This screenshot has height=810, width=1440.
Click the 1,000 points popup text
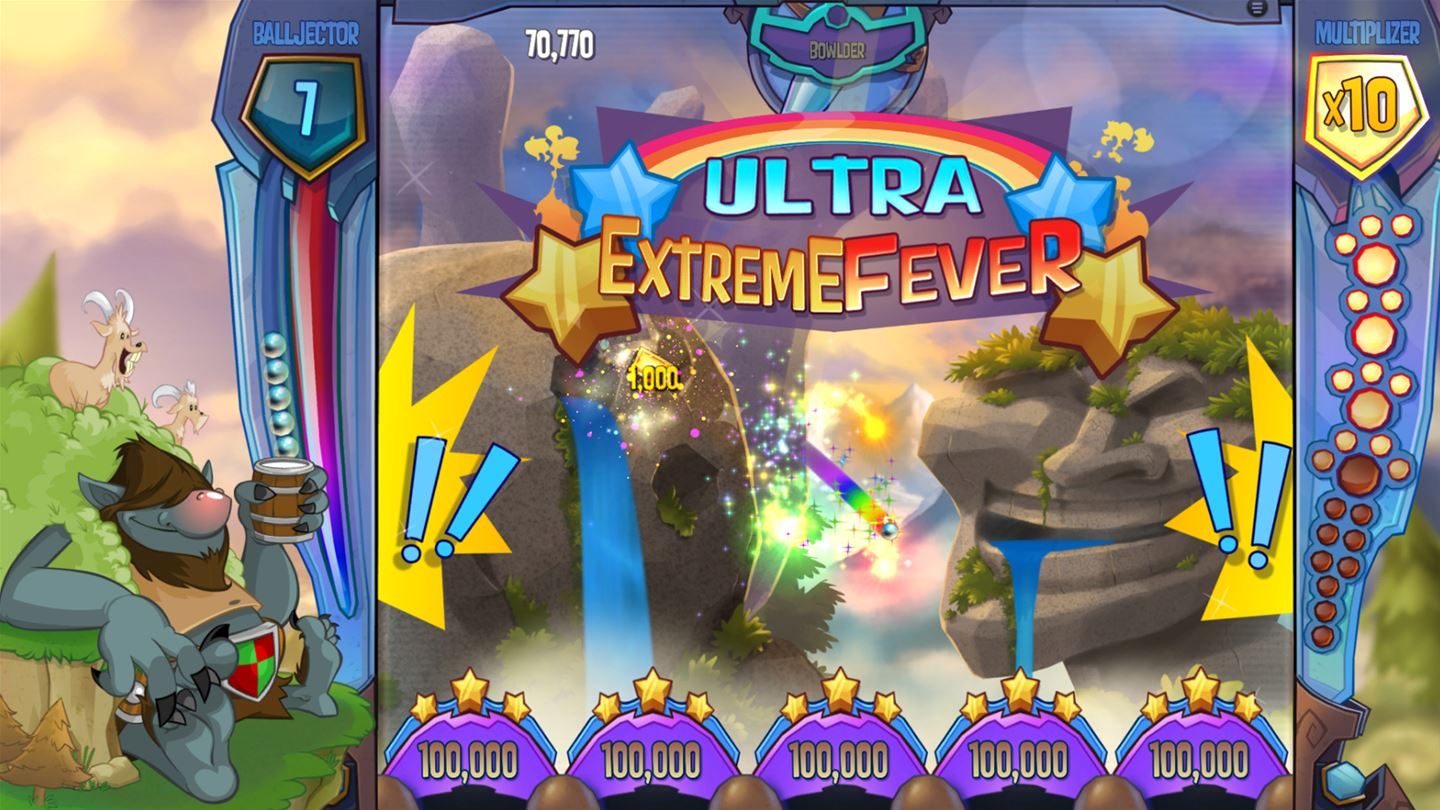(657, 376)
